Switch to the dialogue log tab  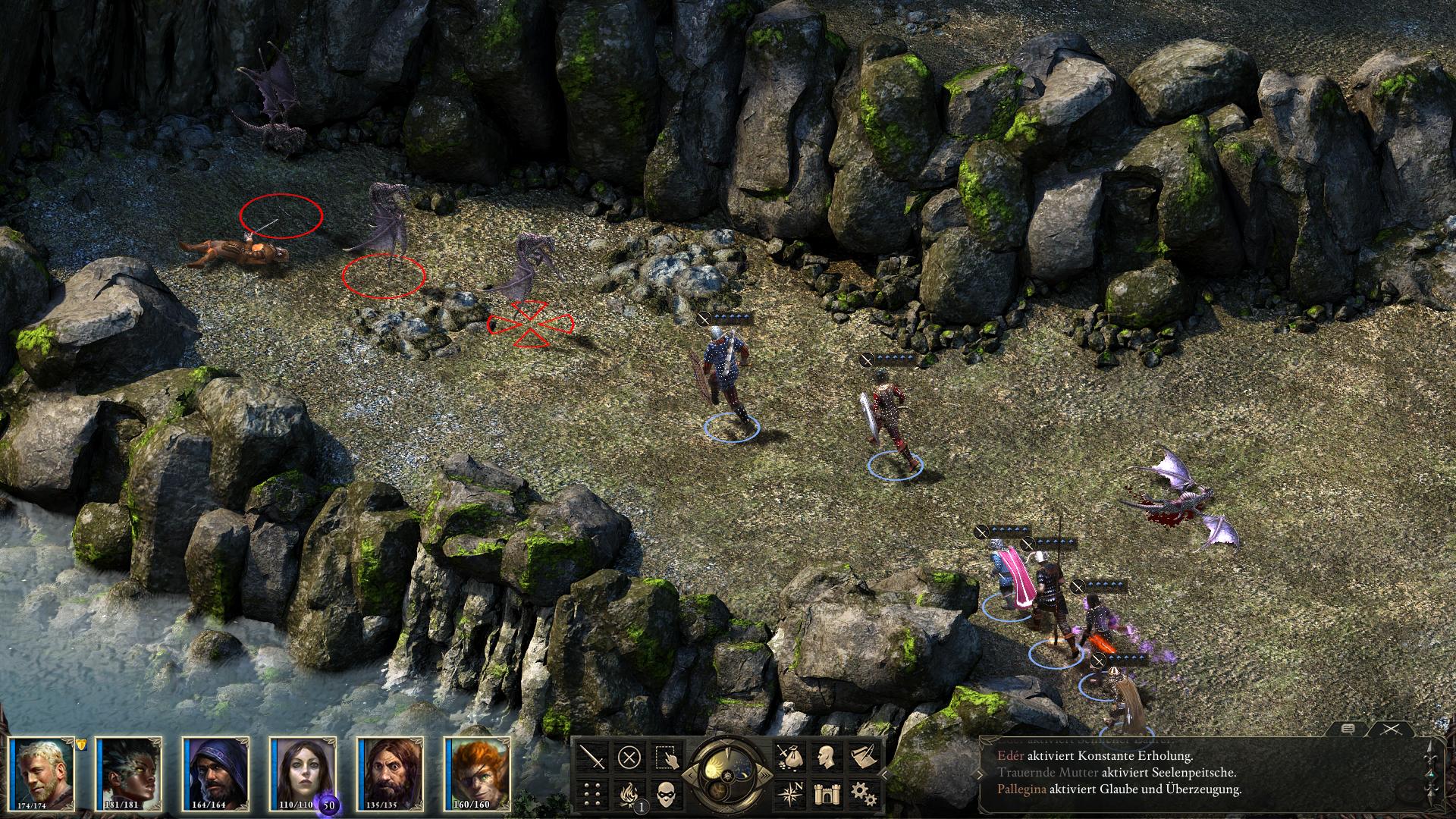click(x=1348, y=729)
